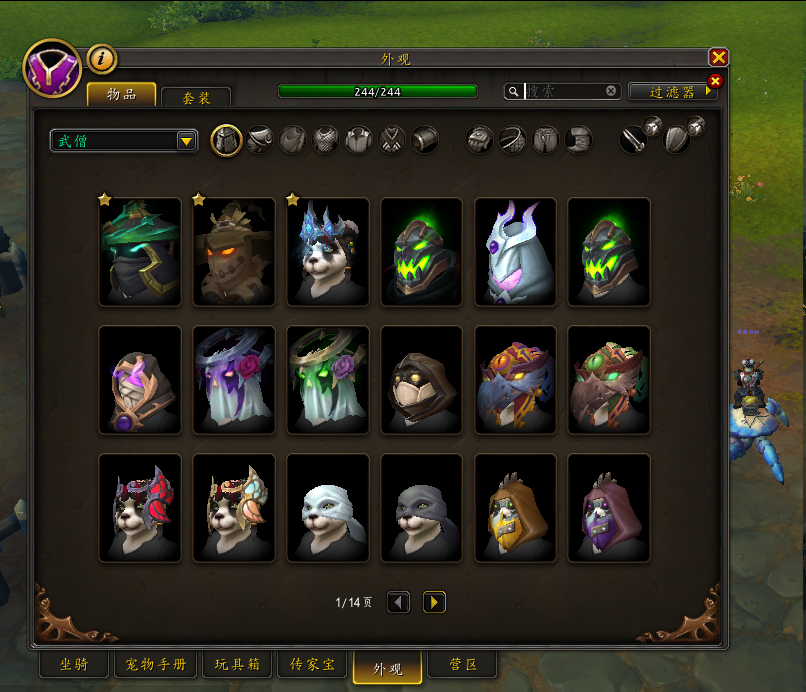
Task: Click the 搜索 search box
Action: (x=565, y=91)
